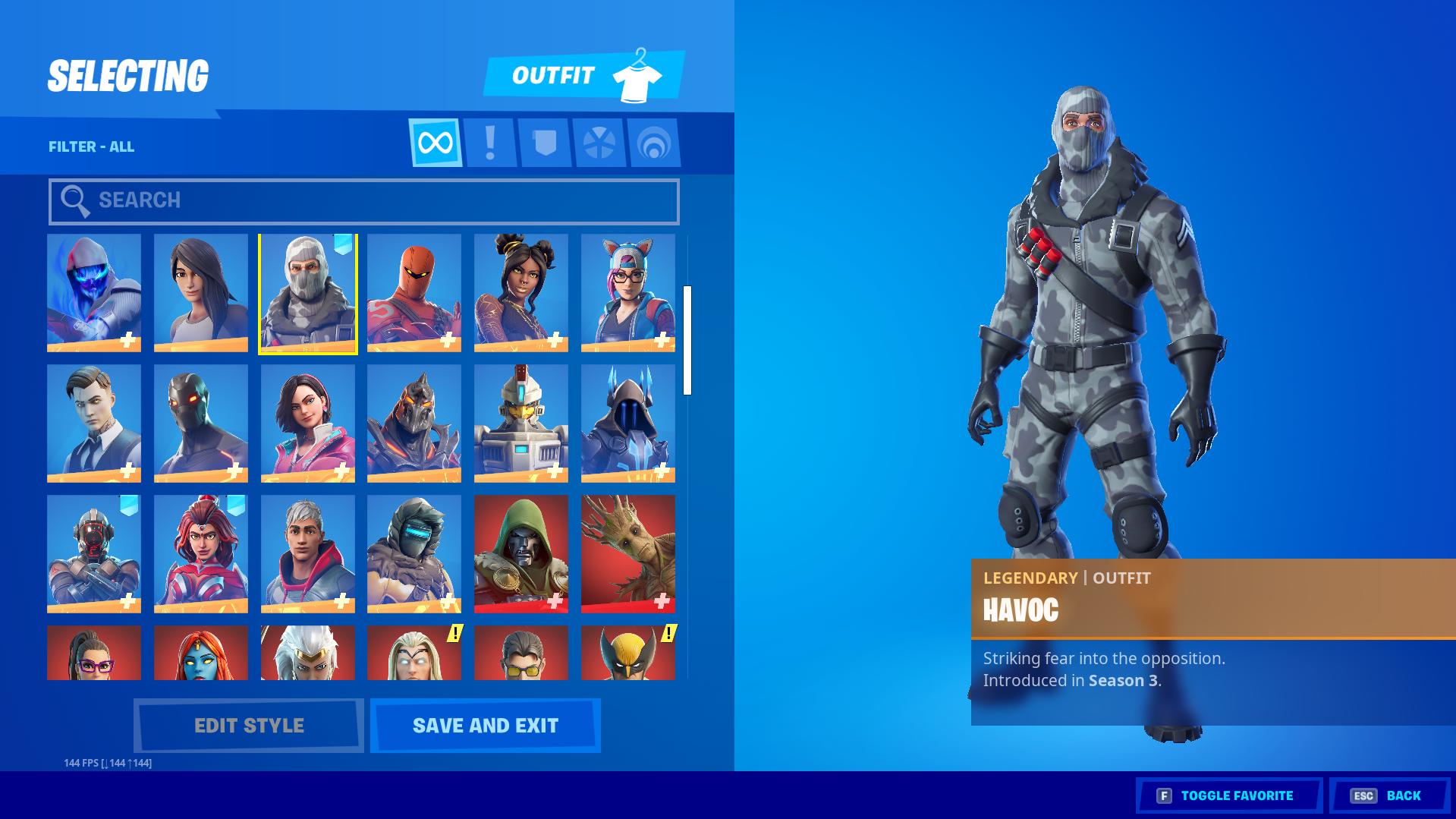Choose the Doctor Doom hooded outfit

pos(520,553)
